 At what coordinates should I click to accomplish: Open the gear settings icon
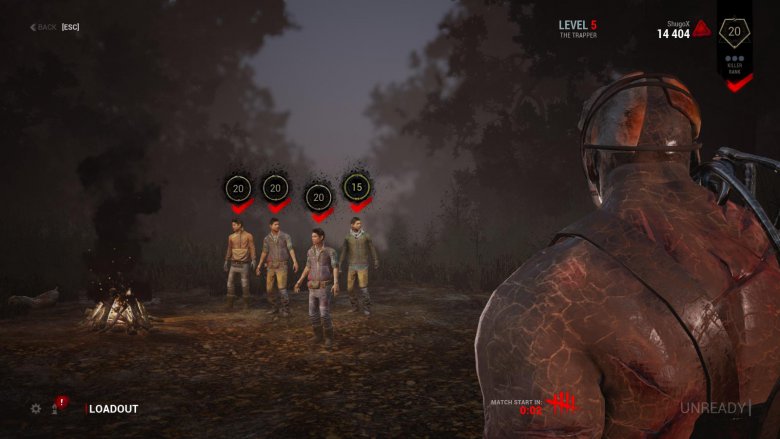[x=36, y=408]
